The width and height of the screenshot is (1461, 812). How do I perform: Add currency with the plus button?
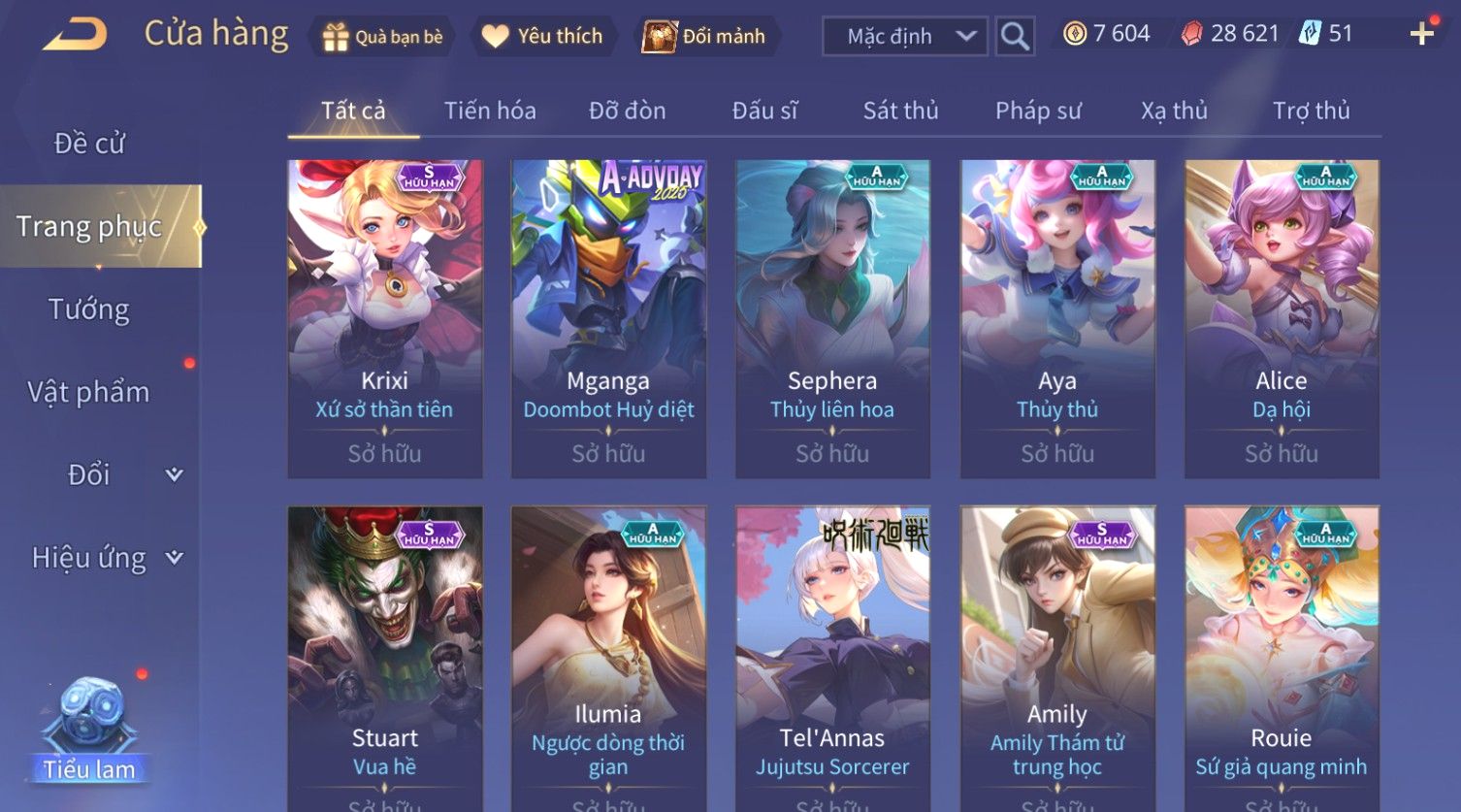1421,34
